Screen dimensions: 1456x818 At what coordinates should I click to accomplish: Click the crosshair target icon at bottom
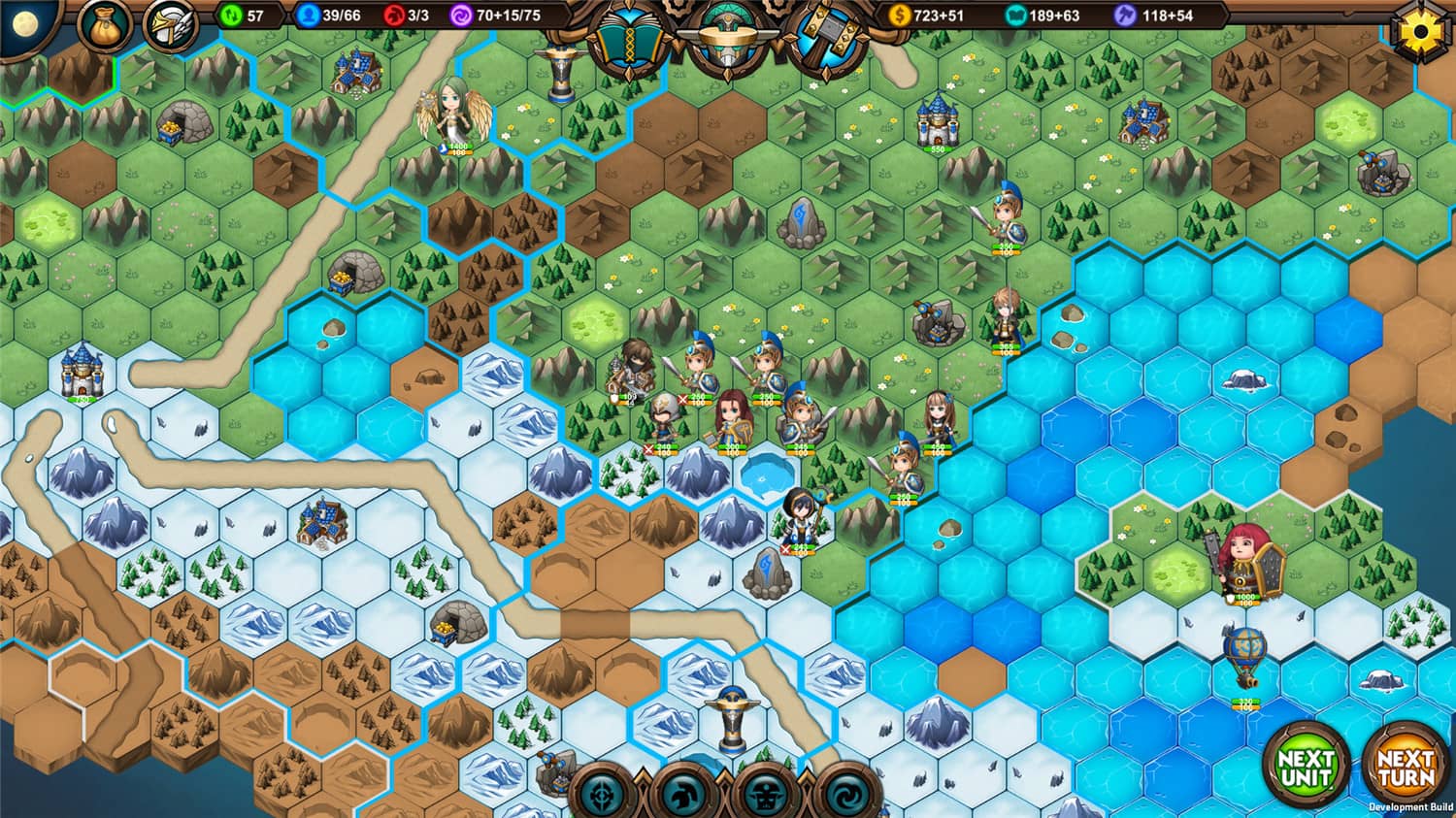coord(600,794)
